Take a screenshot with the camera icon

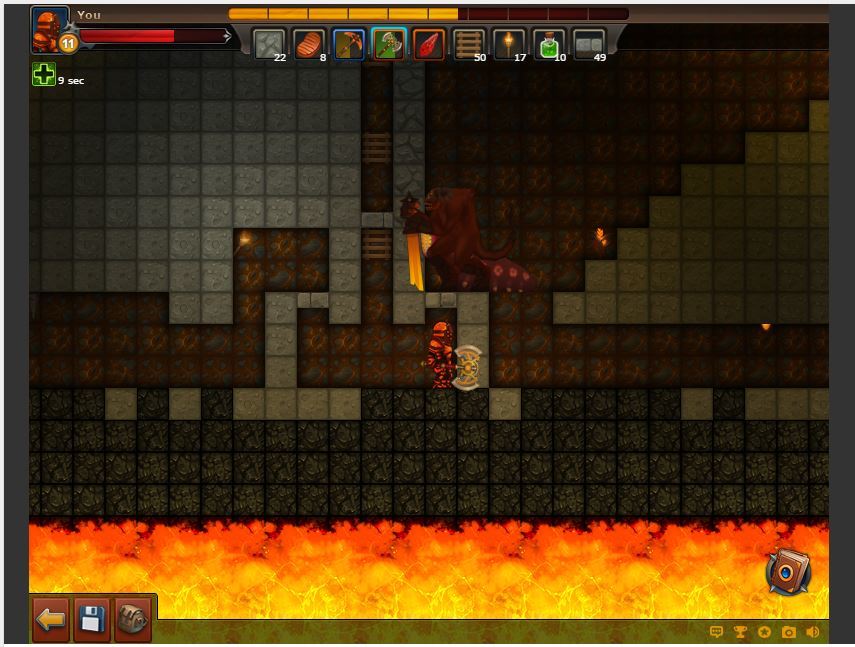(789, 632)
